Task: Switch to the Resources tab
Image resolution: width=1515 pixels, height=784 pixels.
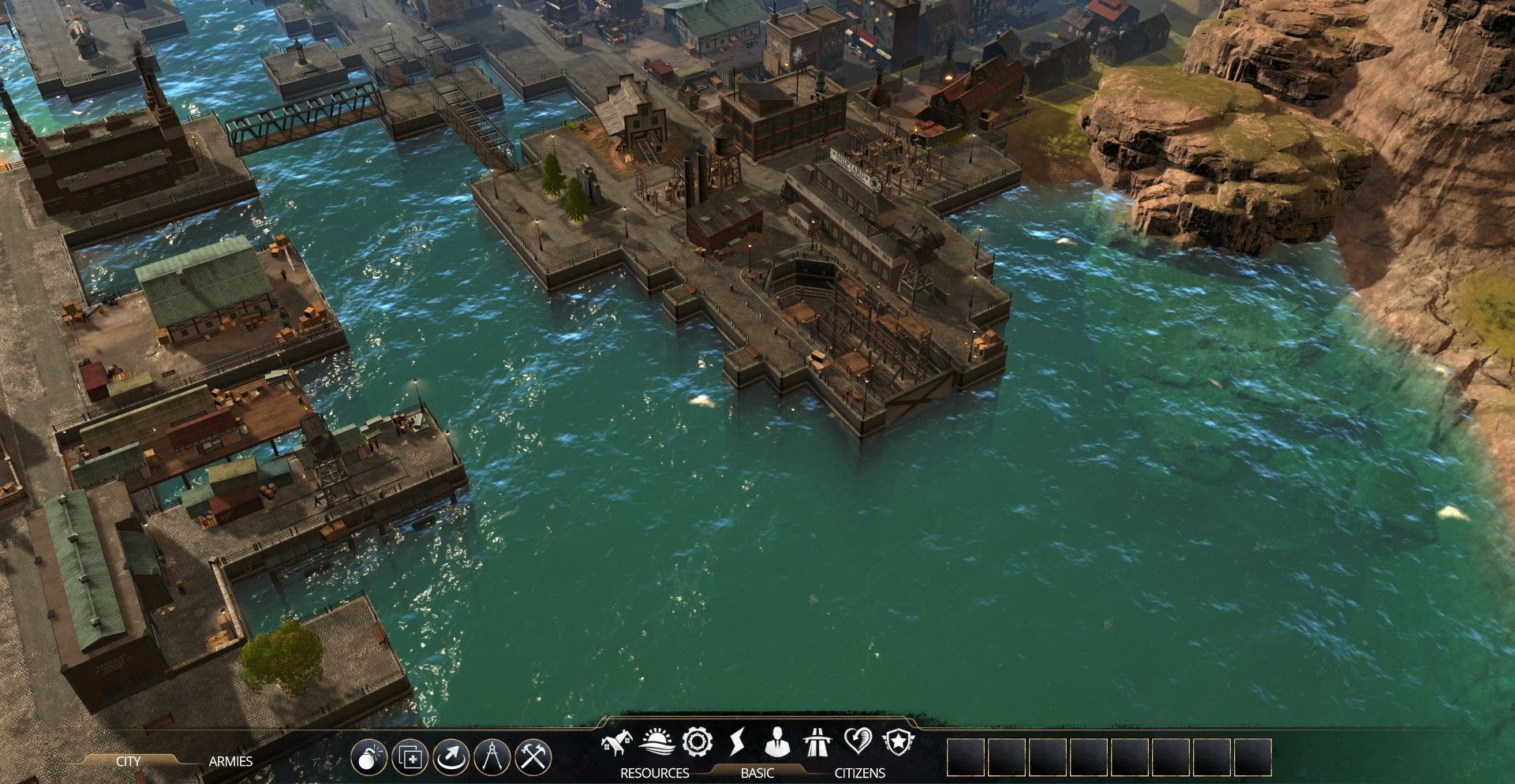Action: pyautogui.click(x=654, y=773)
